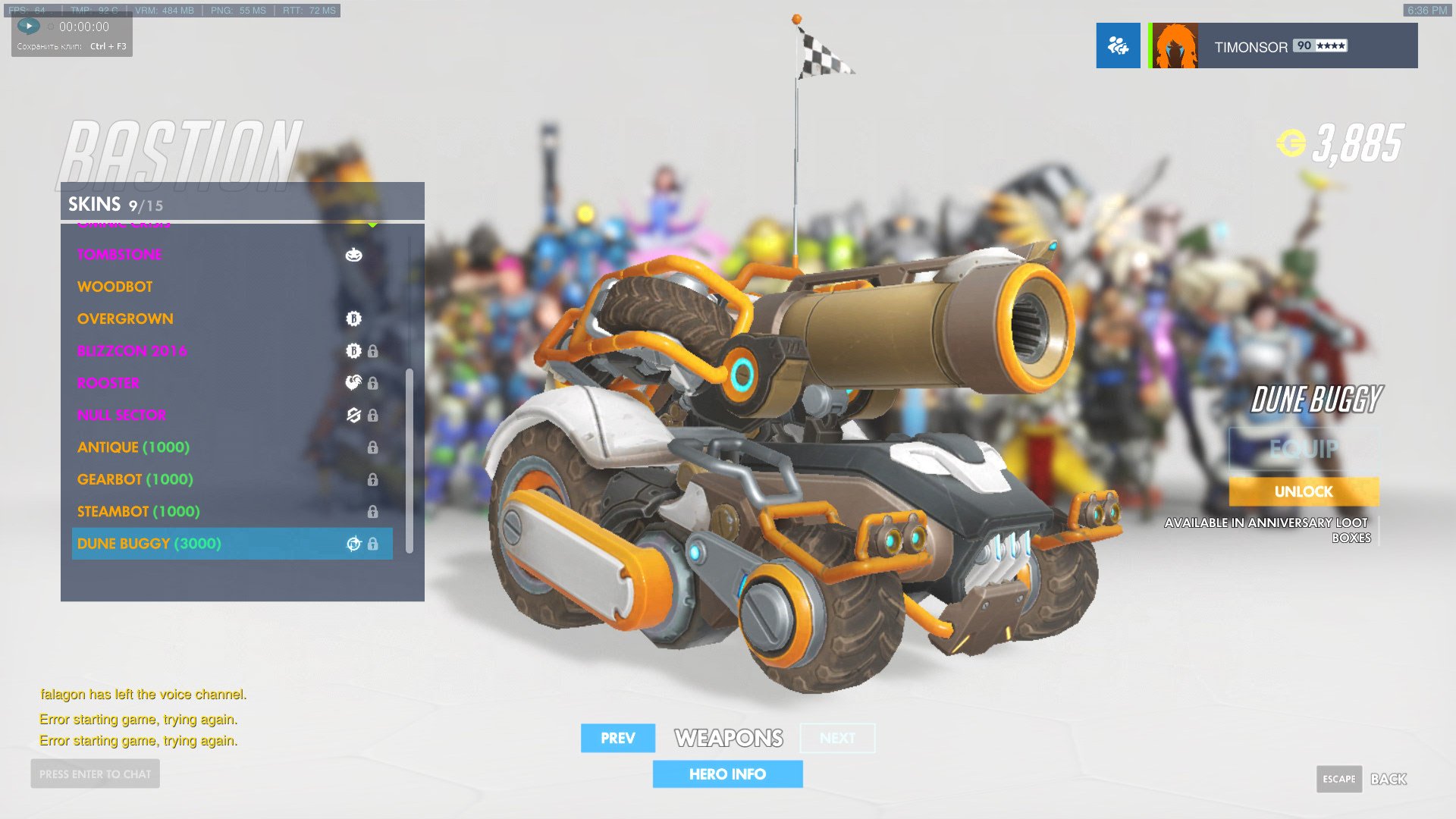Highlight the Dune Buggy (3000) skin
Viewport: 1456px width, 819px height.
(x=149, y=544)
